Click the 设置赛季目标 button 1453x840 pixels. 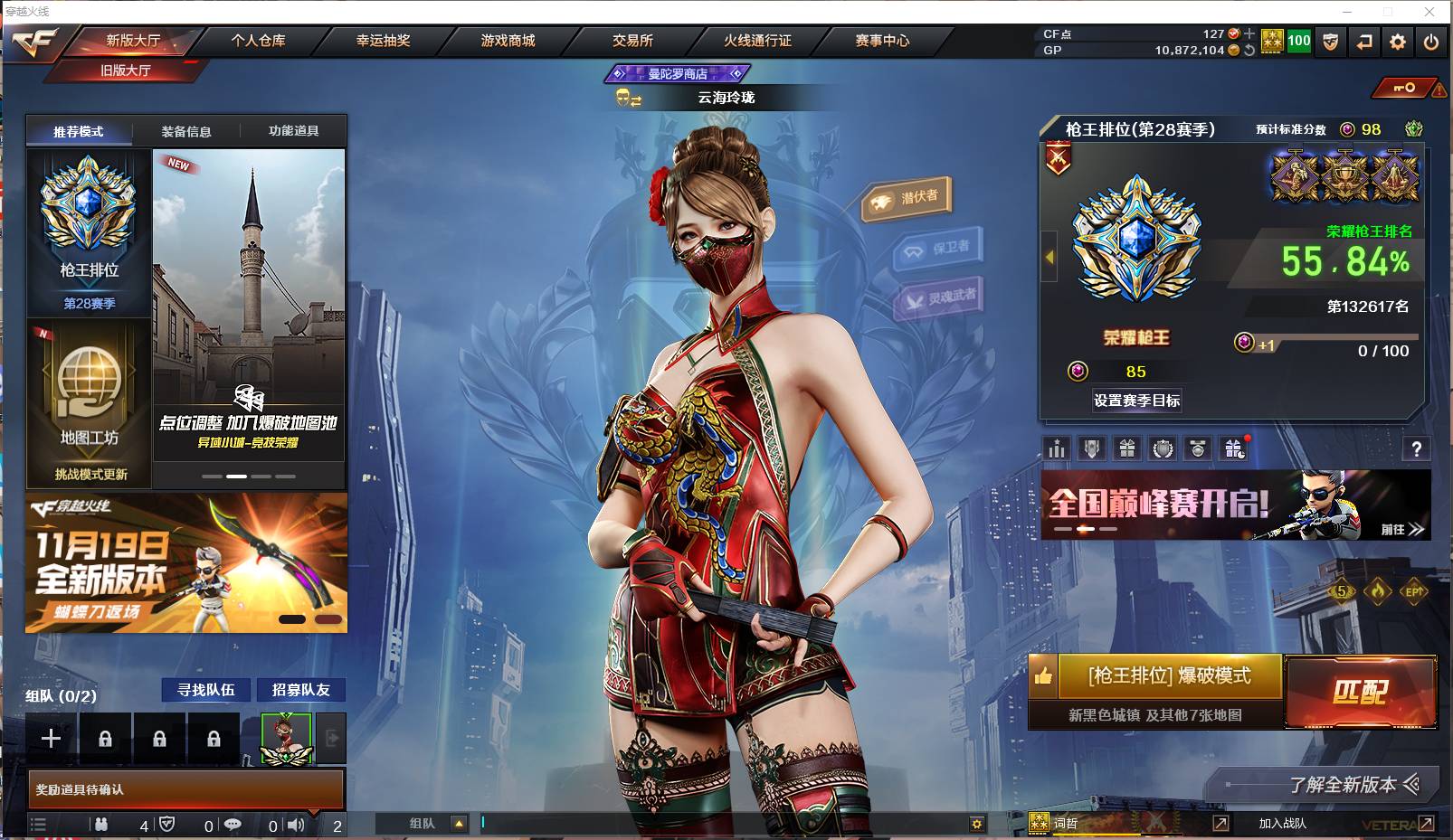click(1135, 401)
